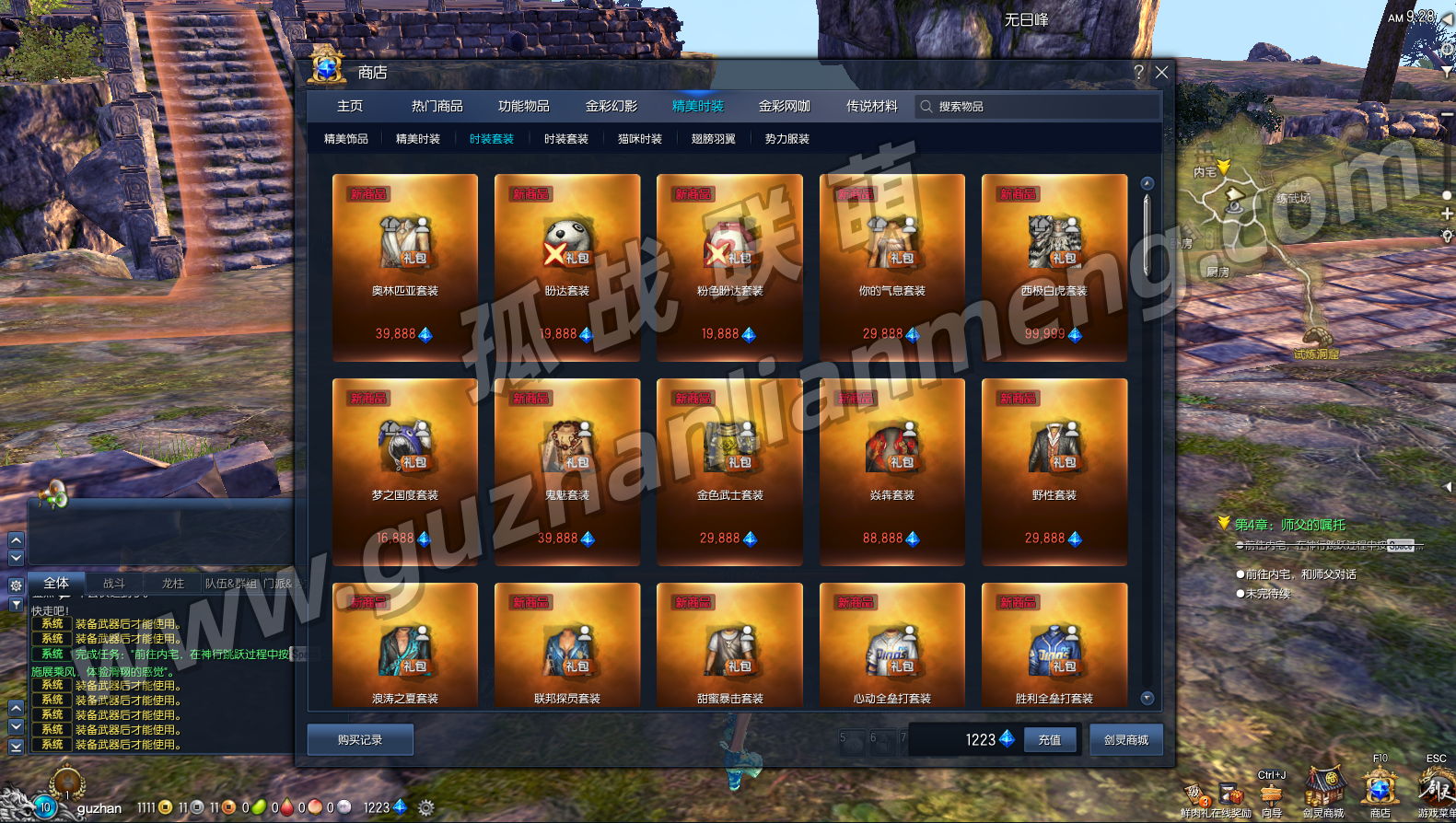Show the 猫咪时装 subcategory
The width and height of the screenshot is (1456, 823).
pos(640,139)
